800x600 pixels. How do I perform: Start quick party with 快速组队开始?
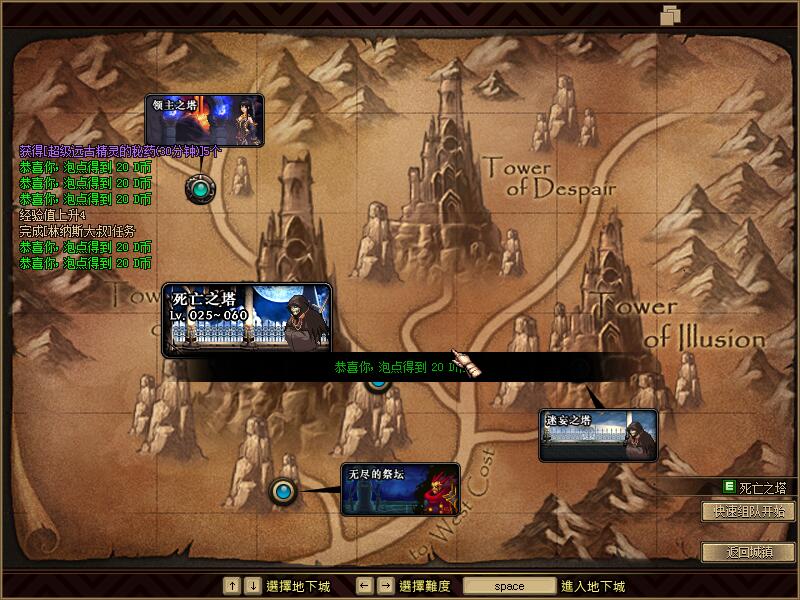pyautogui.click(x=748, y=511)
